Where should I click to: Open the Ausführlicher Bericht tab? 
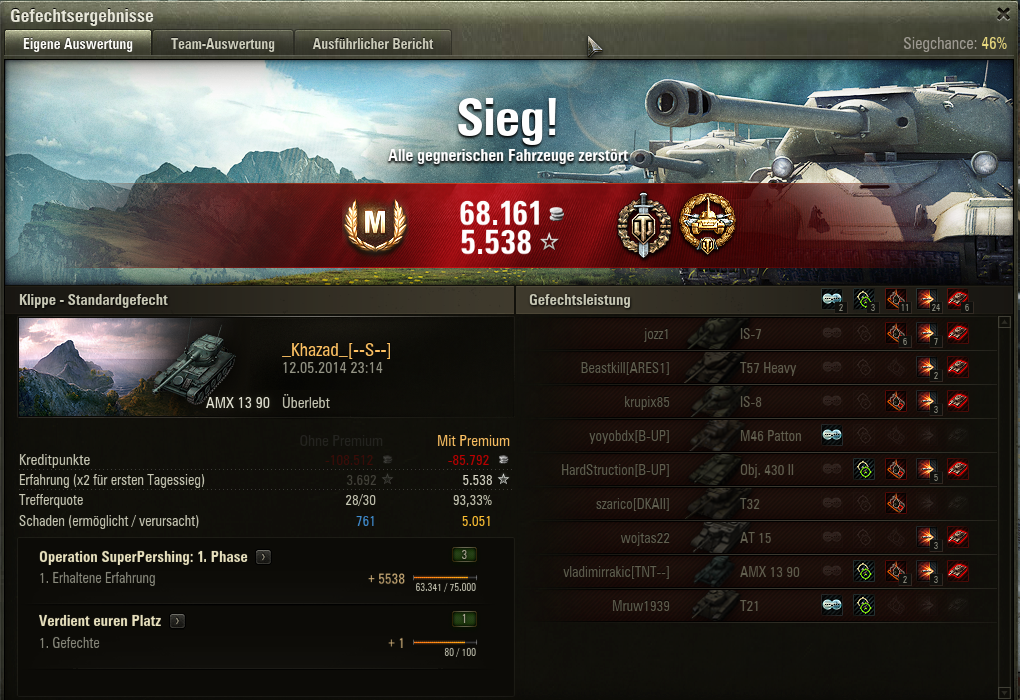pyautogui.click(x=373, y=44)
